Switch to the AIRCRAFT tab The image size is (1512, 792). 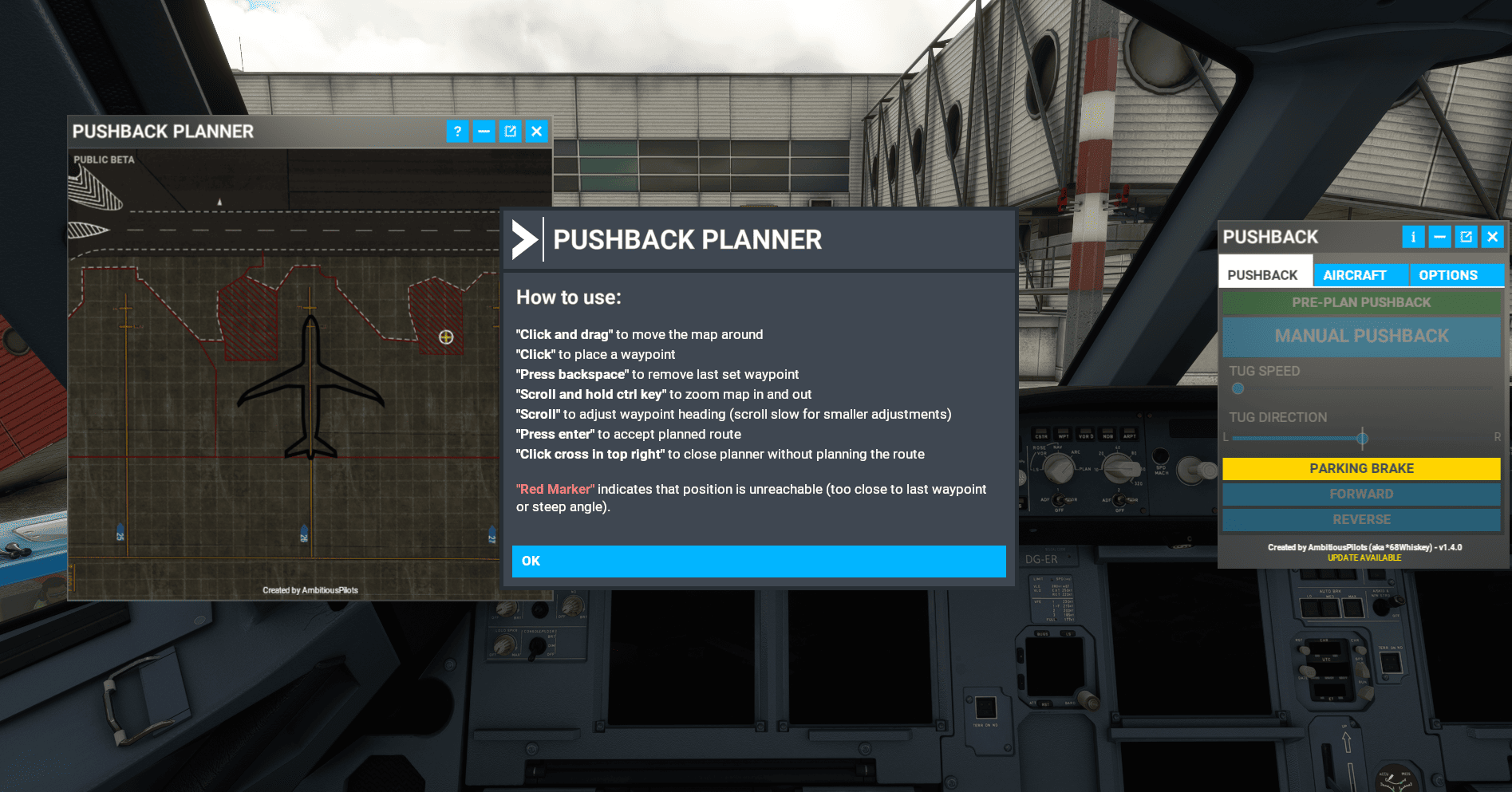coord(1360,274)
